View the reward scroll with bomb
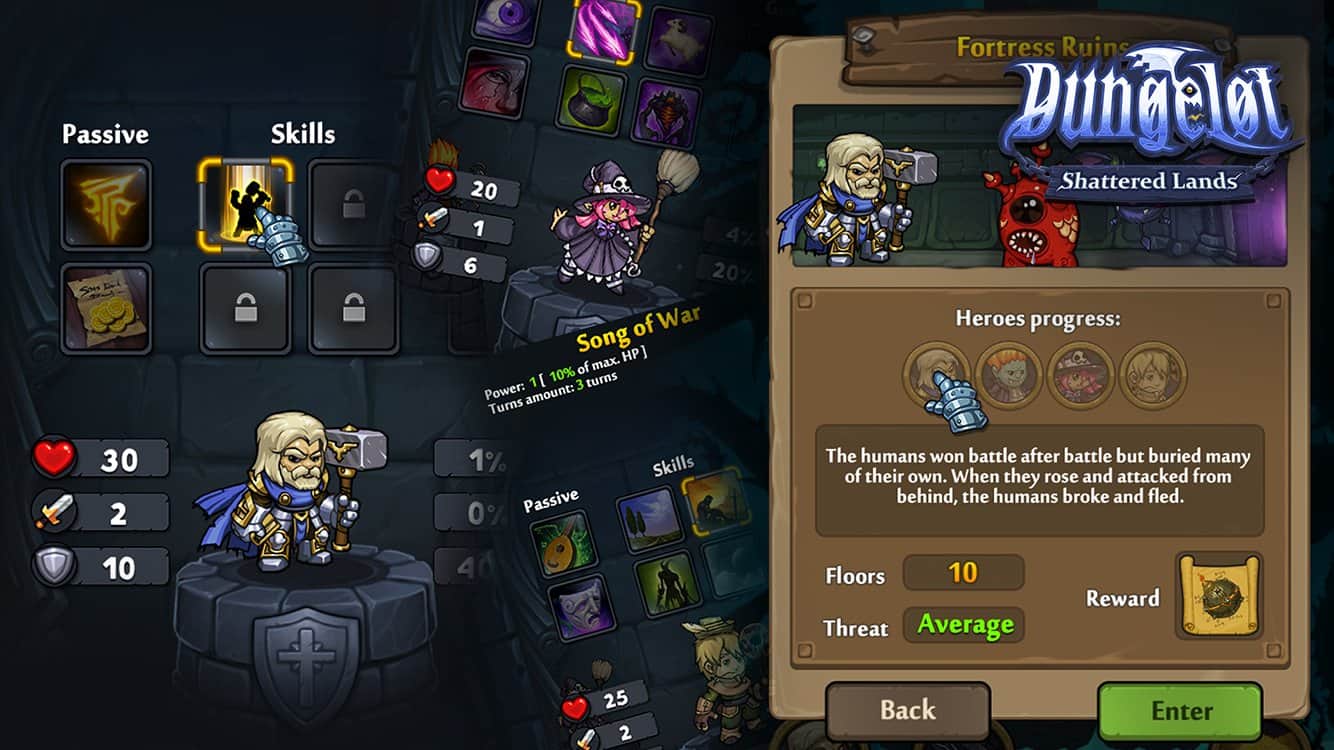The image size is (1334, 750). tap(1219, 597)
